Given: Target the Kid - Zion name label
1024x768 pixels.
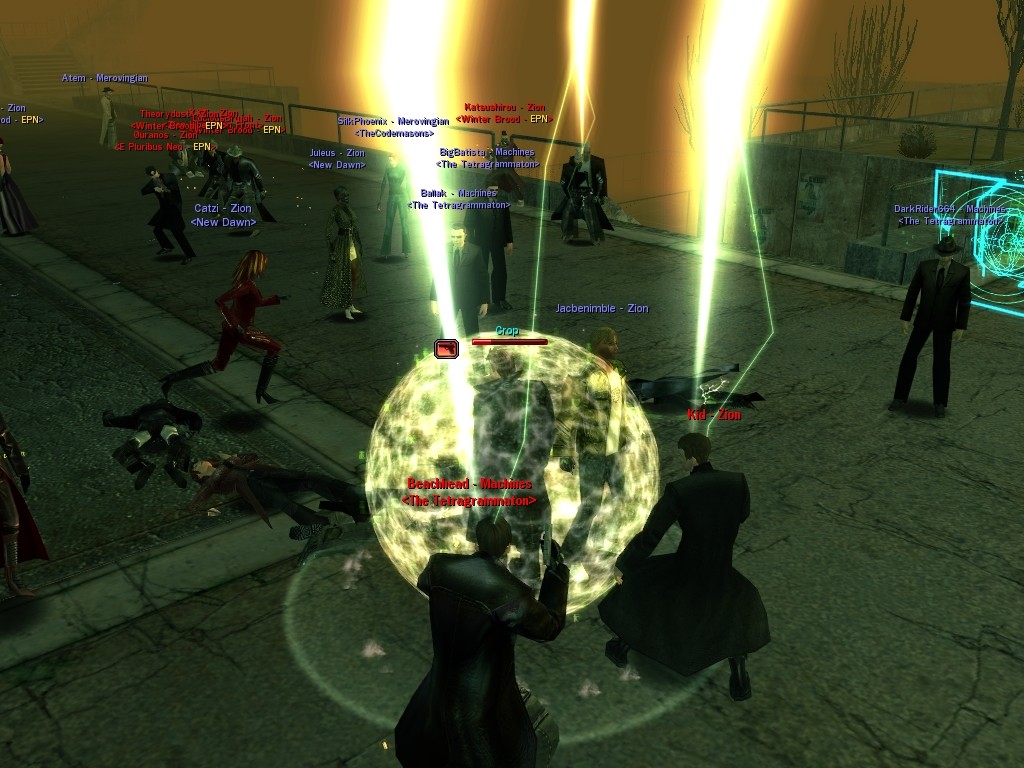Looking at the screenshot, I should coord(714,414).
